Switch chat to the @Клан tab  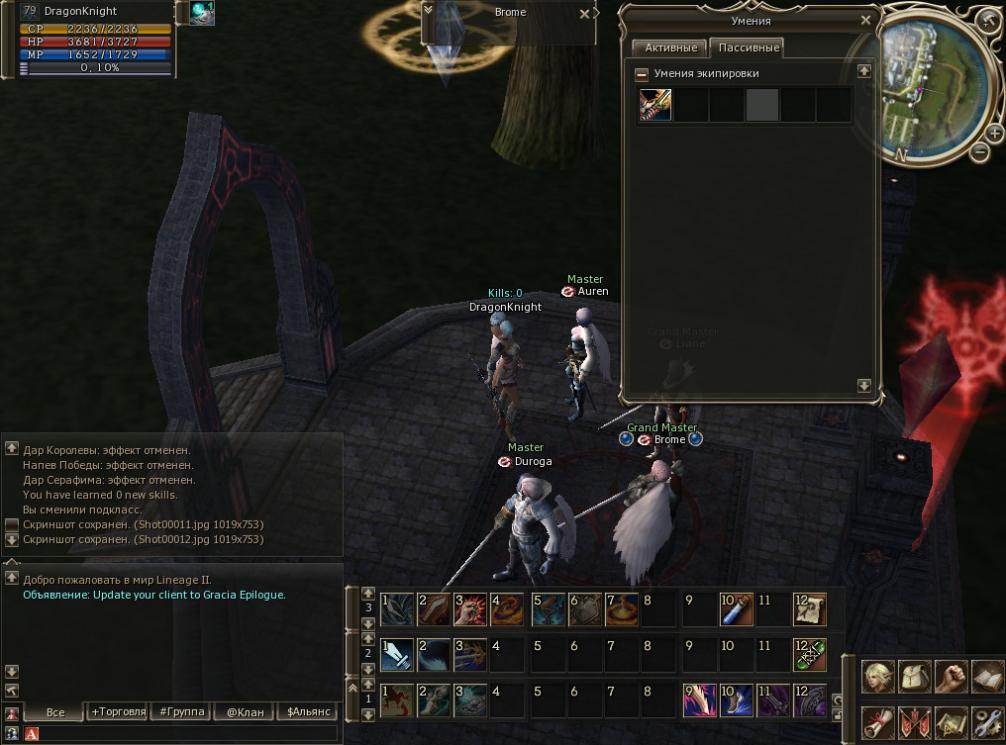(x=243, y=712)
